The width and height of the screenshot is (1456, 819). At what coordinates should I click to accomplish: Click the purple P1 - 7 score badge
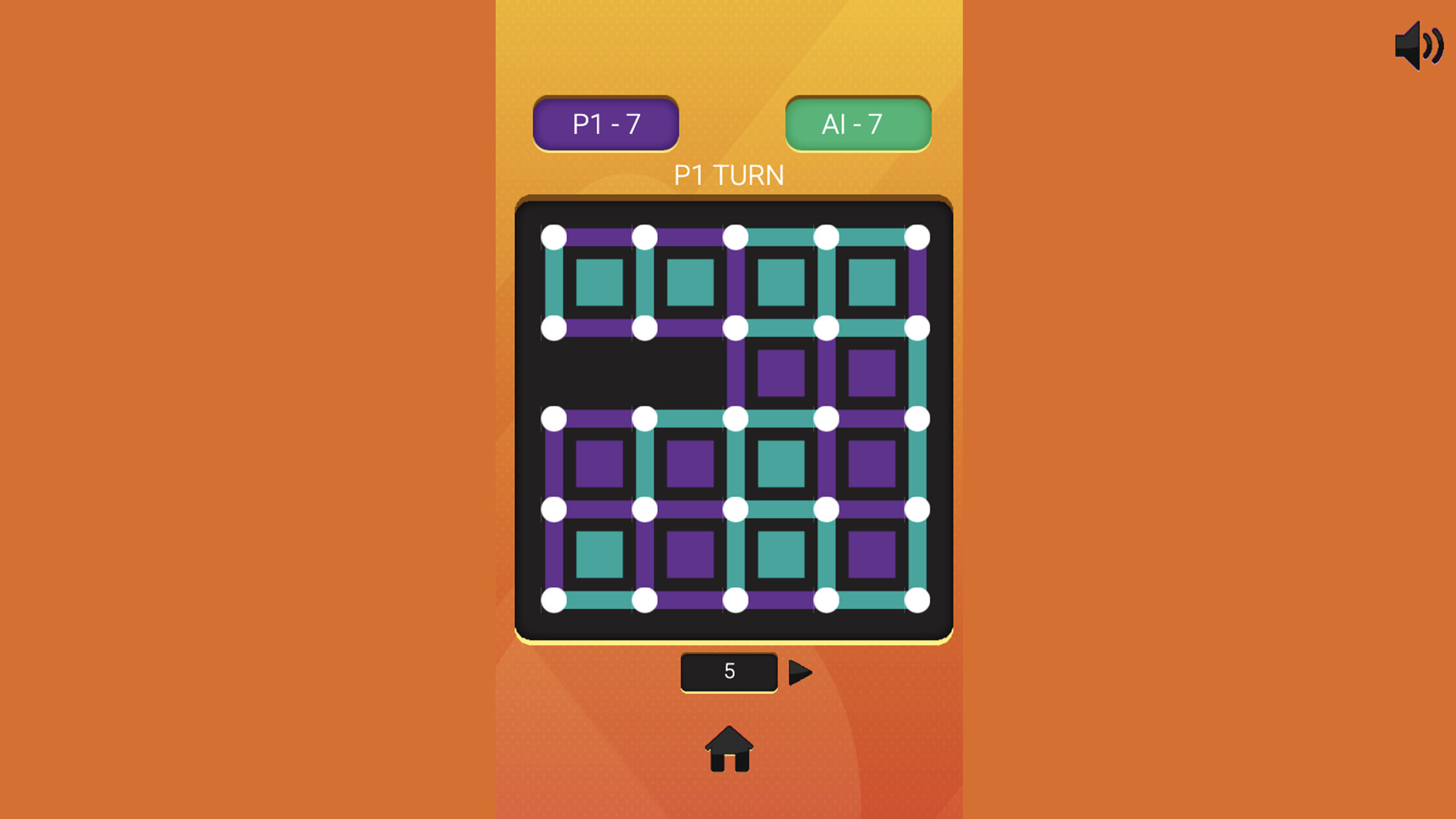pyautogui.click(x=605, y=123)
